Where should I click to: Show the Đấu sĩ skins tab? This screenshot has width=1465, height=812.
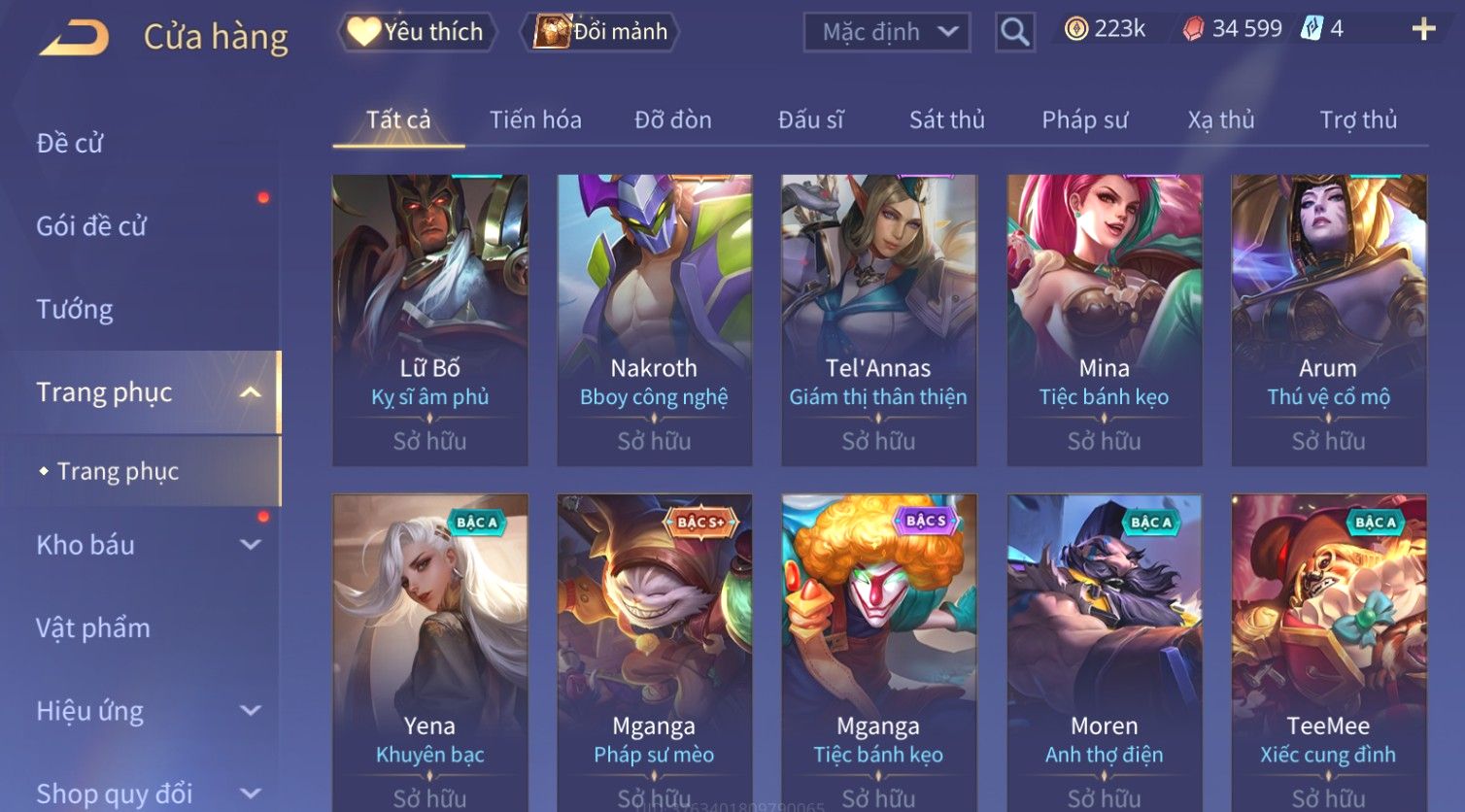pyautogui.click(x=810, y=120)
